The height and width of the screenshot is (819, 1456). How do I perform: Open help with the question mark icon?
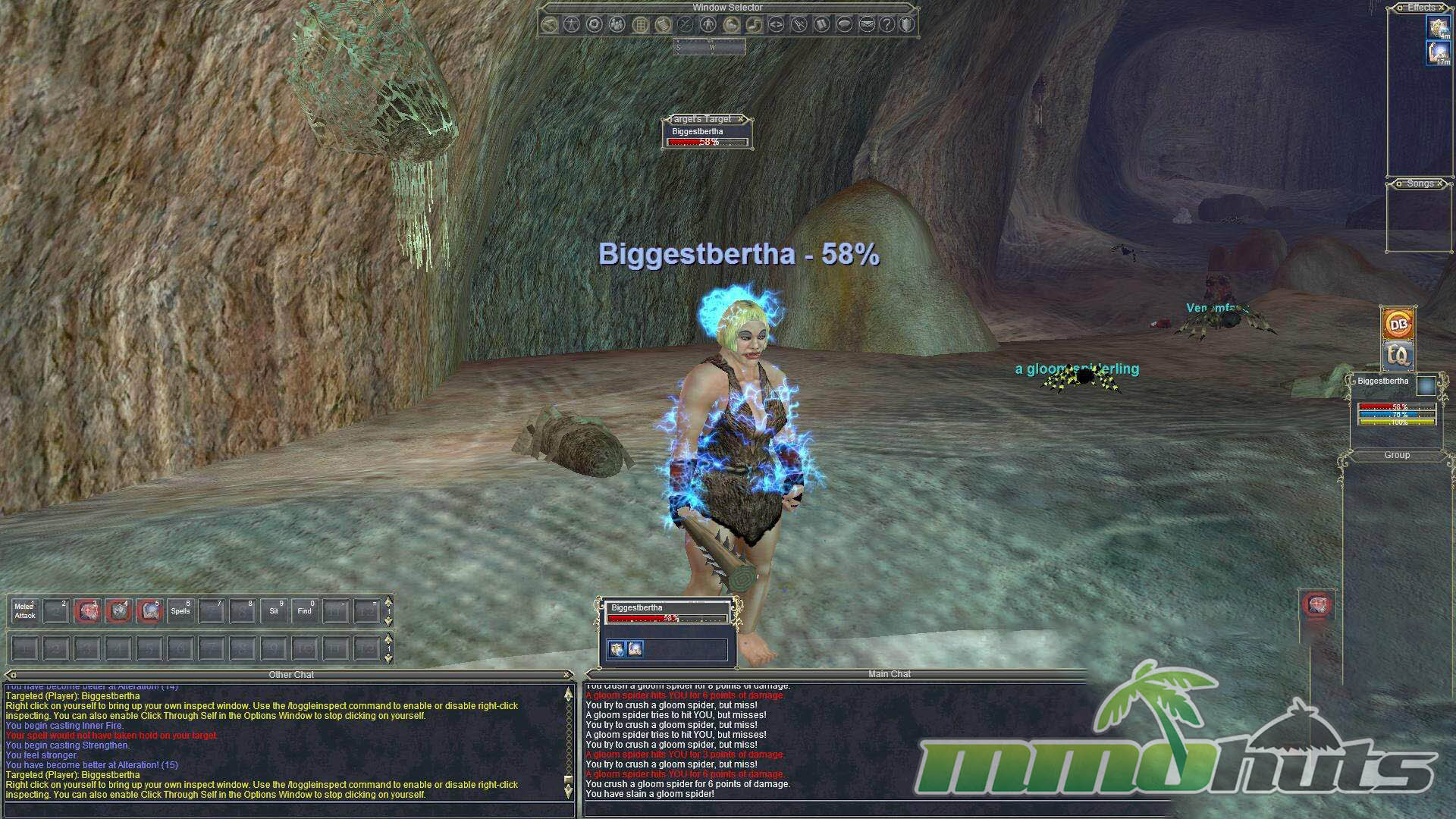point(886,25)
